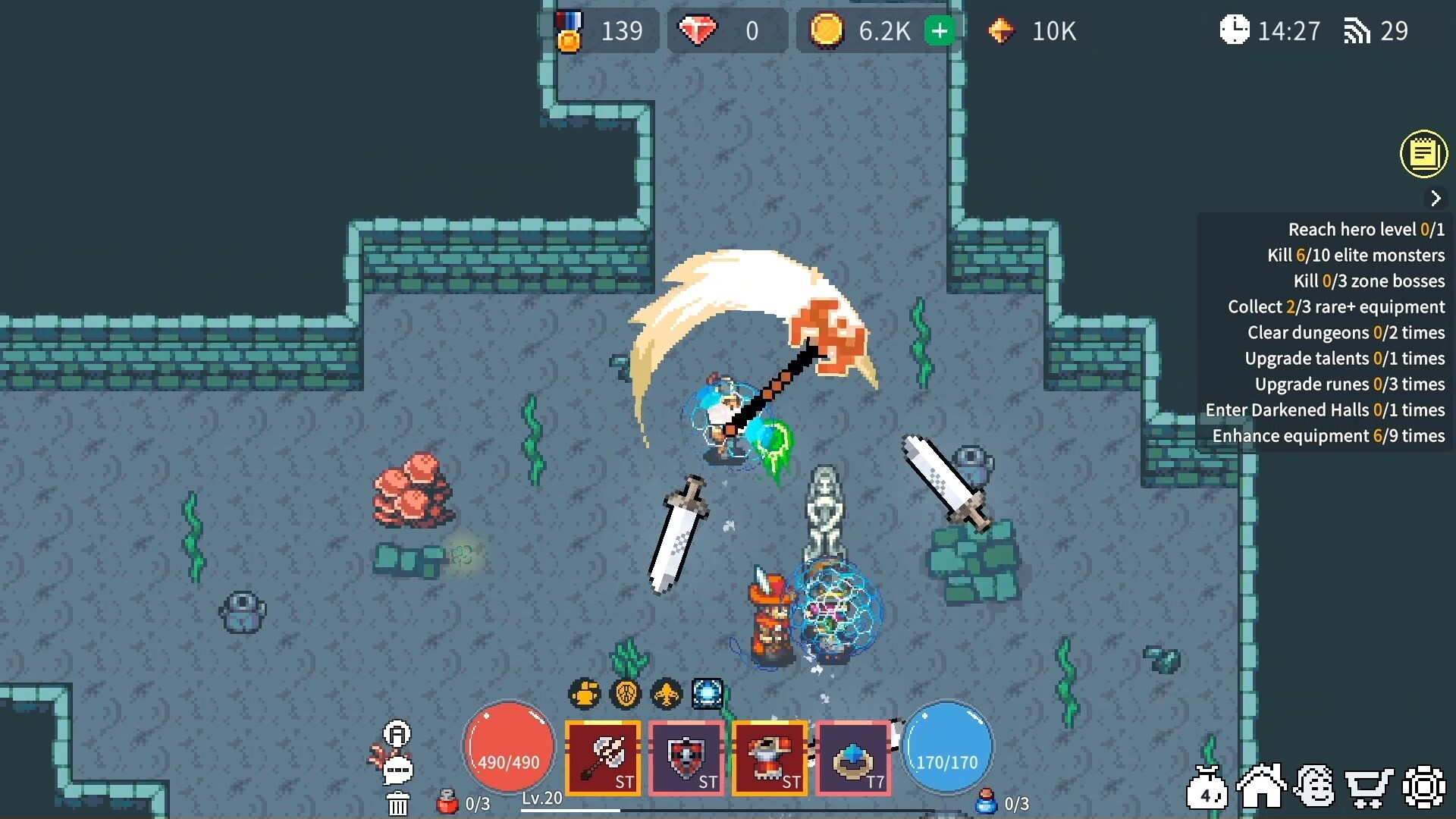Image resolution: width=1456 pixels, height=819 pixels.
Task: Click the green plus to buy coins
Action: tap(940, 31)
